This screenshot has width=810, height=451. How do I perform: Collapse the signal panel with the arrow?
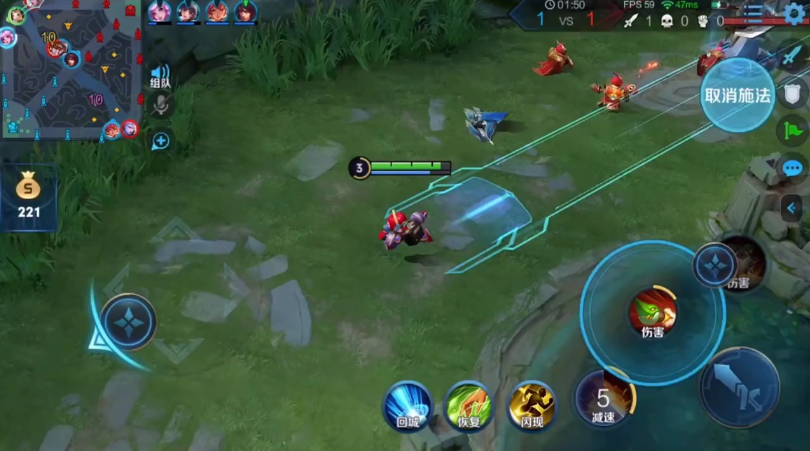tap(793, 207)
